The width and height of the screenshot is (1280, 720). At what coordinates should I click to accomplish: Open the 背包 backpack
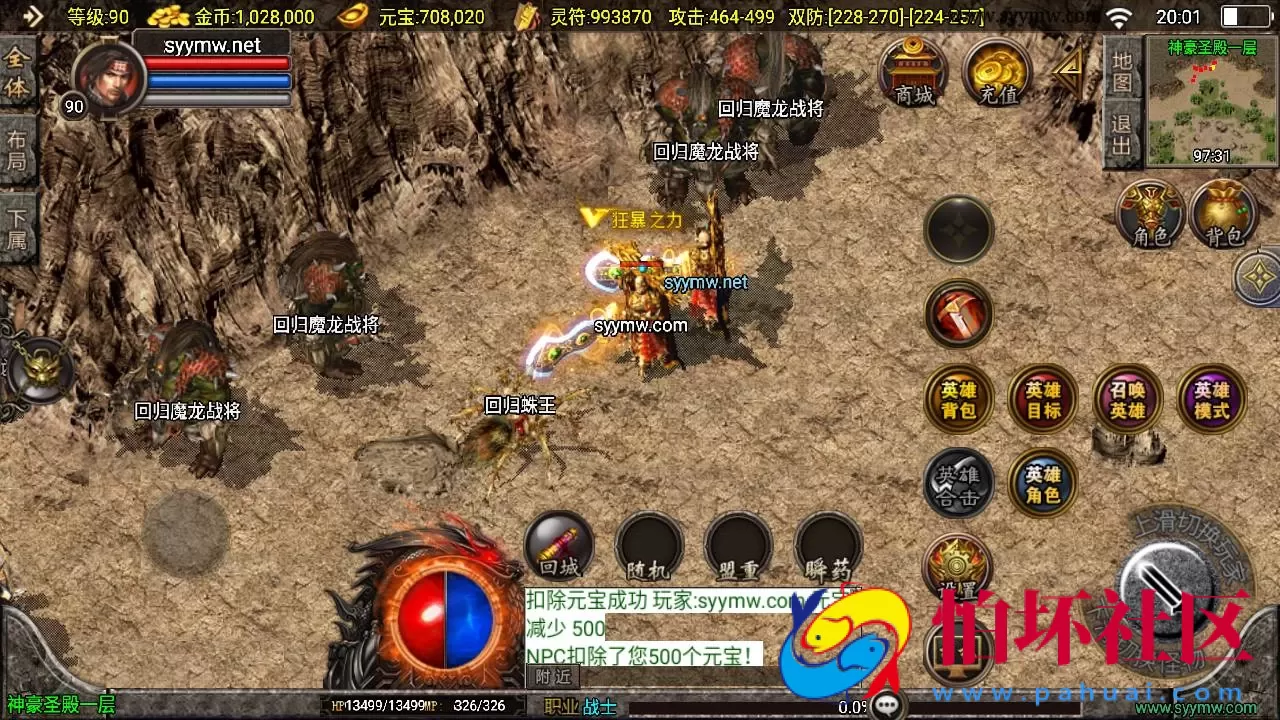1224,215
